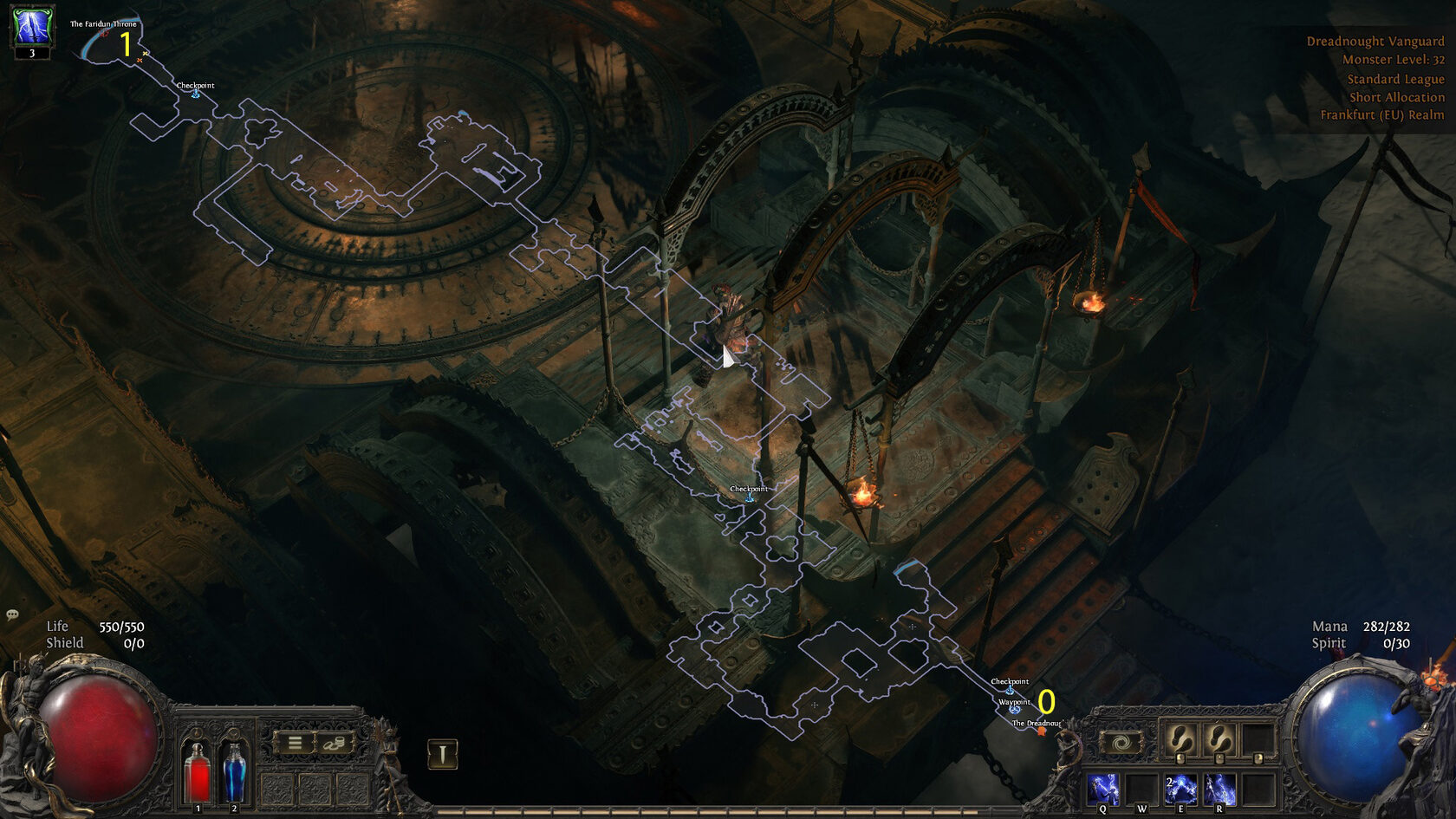Click the Checkpoint marker just above the Waypoint
The width and height of the screenshot is (1456, 819).
tap(1010, 689)
